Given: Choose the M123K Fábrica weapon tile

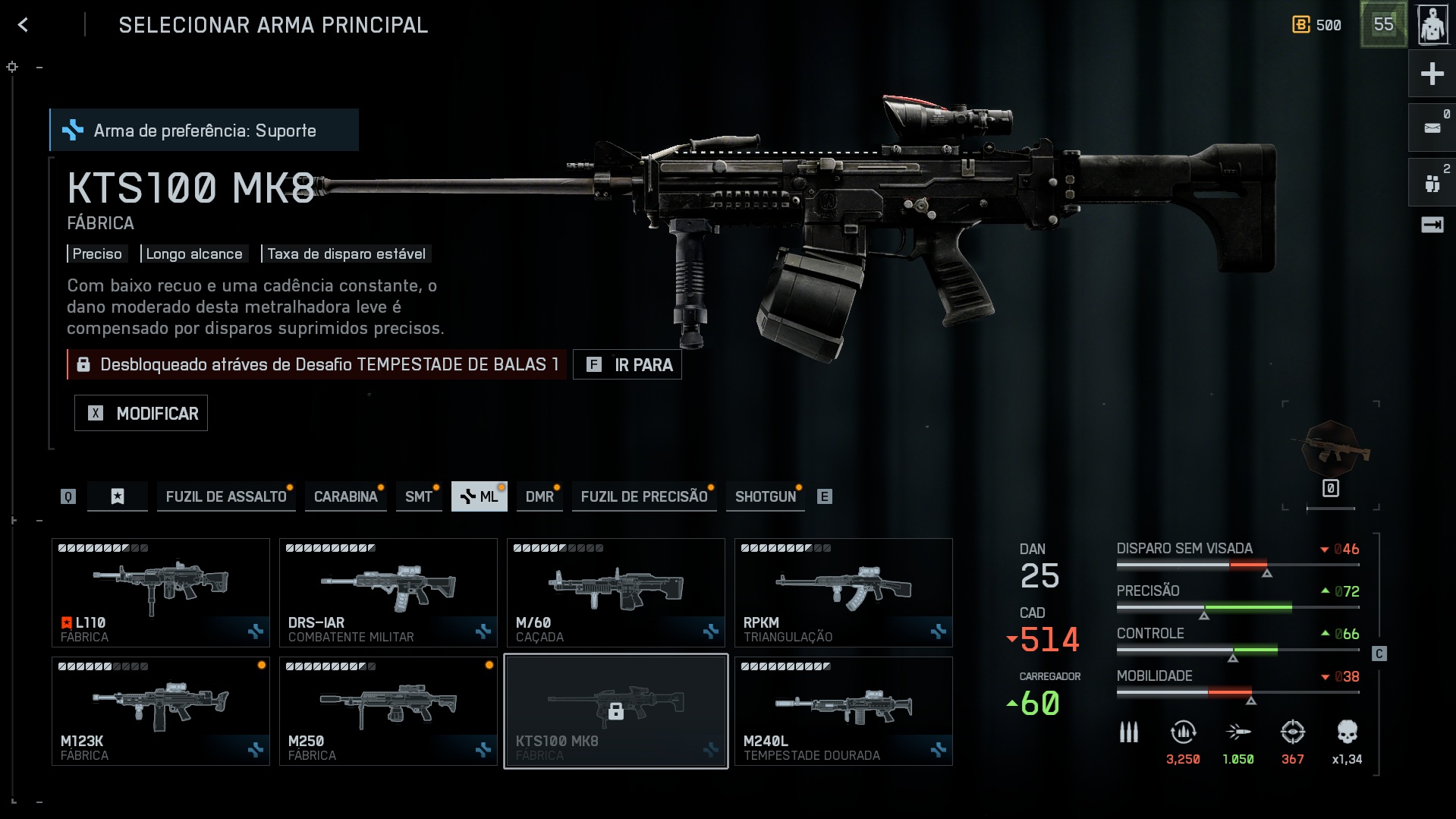Looking at the screenshot, I should click(x=161, y=711).
